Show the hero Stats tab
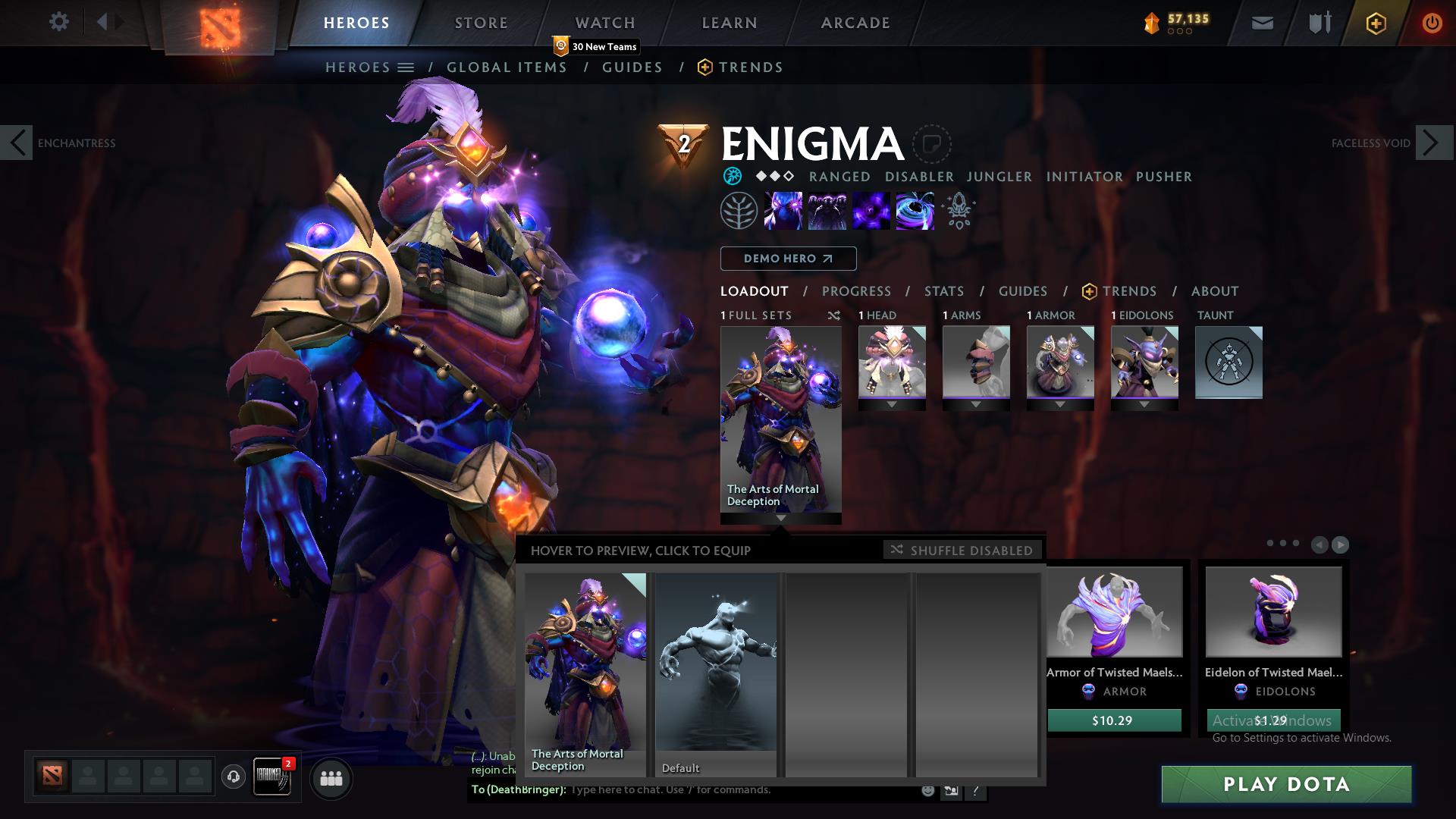1456x819 pixels. point(944,291)
